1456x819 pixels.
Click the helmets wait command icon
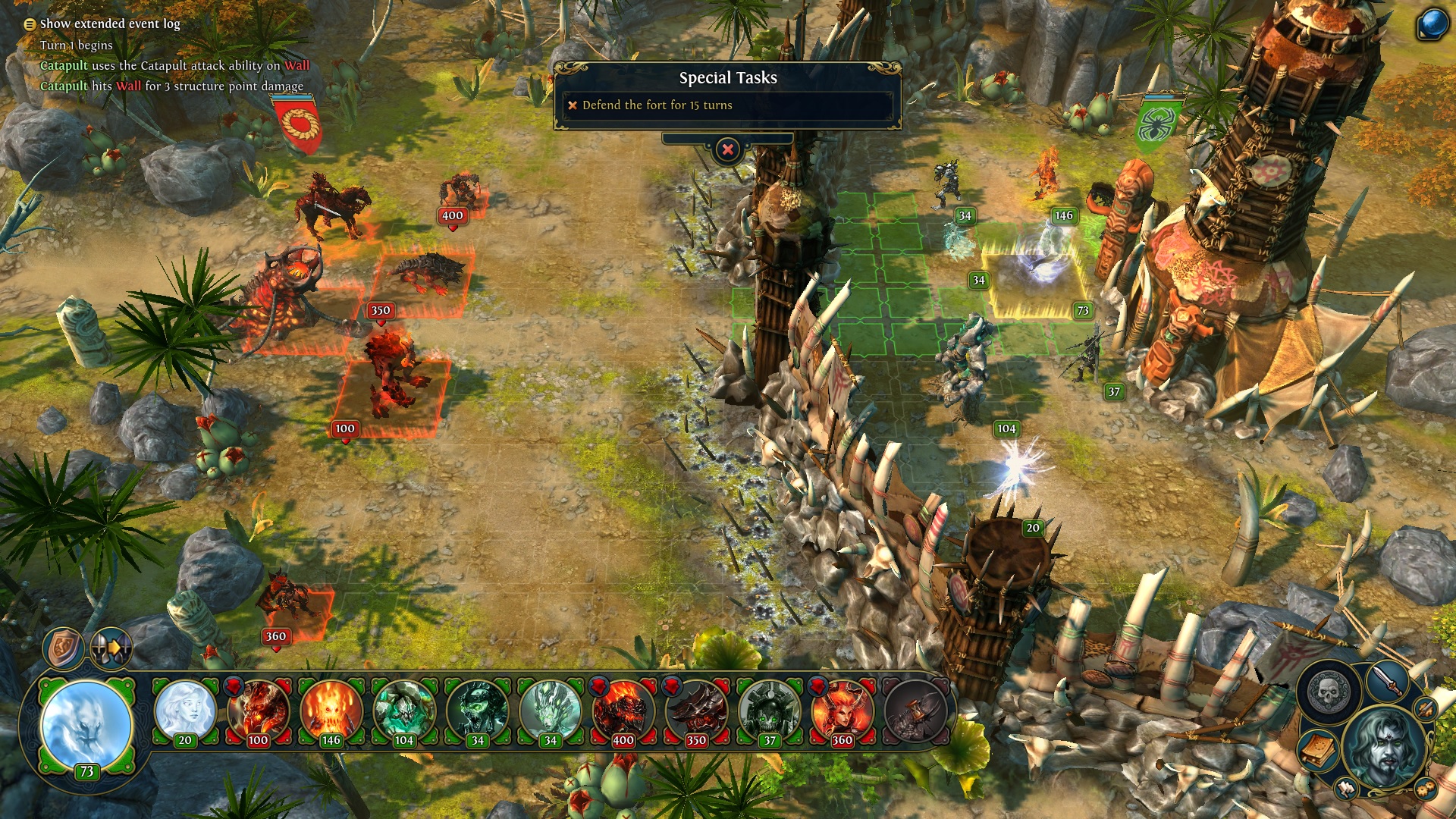tap(111, 648)
